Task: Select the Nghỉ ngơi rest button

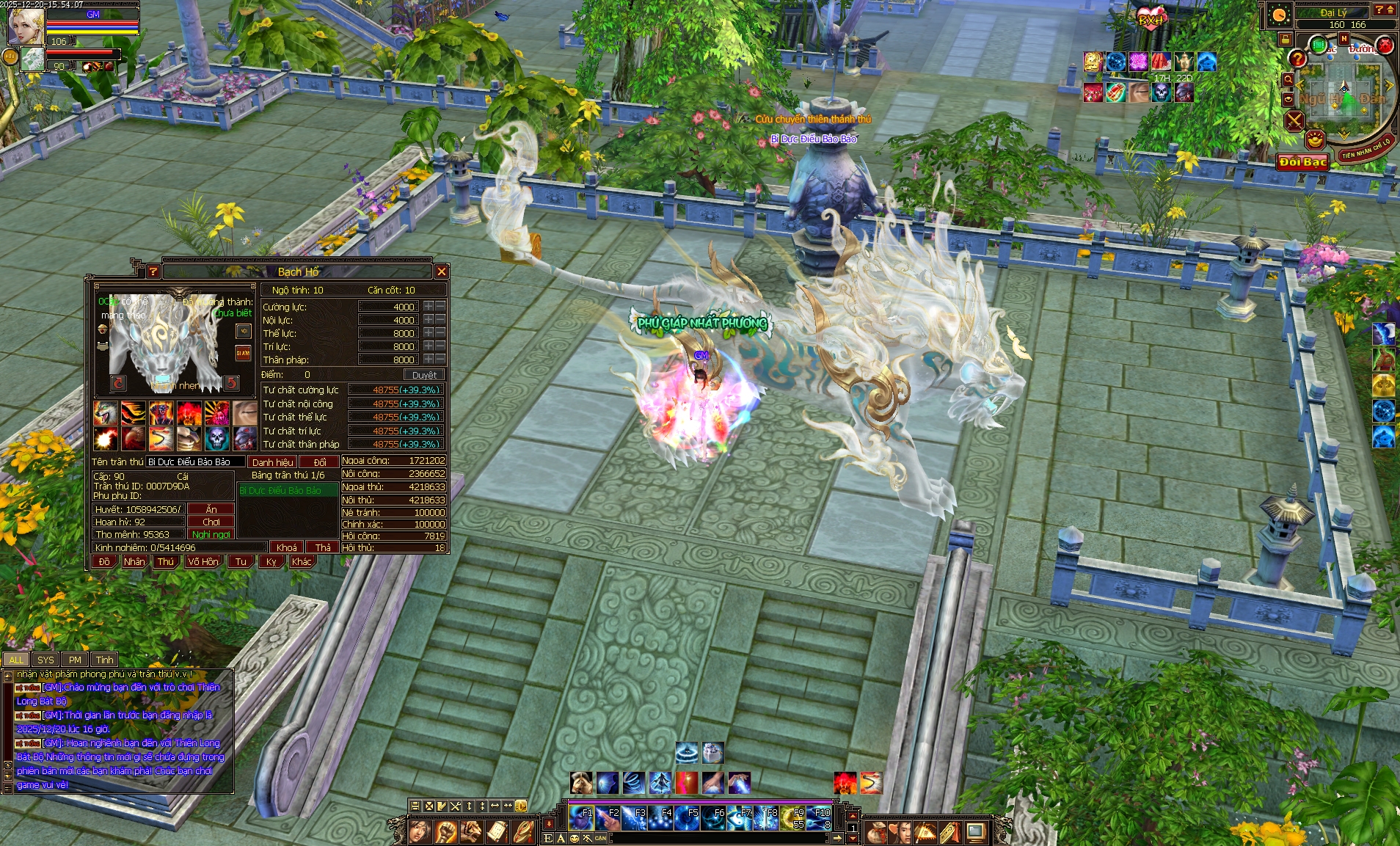Action: 211,534
